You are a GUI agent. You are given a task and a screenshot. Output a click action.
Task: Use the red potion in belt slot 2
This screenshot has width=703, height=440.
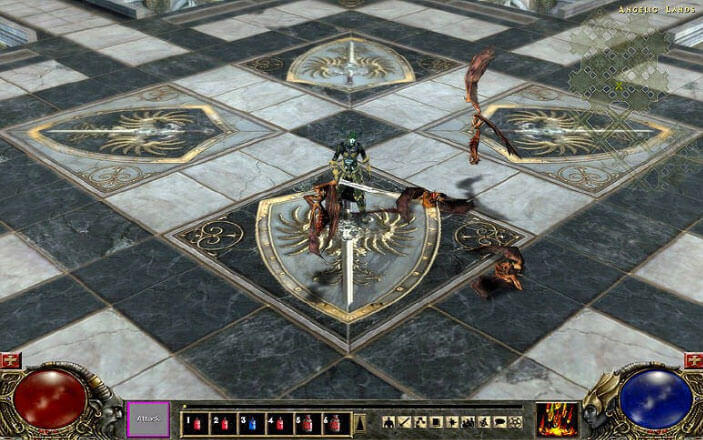click(x=223, y=422)
